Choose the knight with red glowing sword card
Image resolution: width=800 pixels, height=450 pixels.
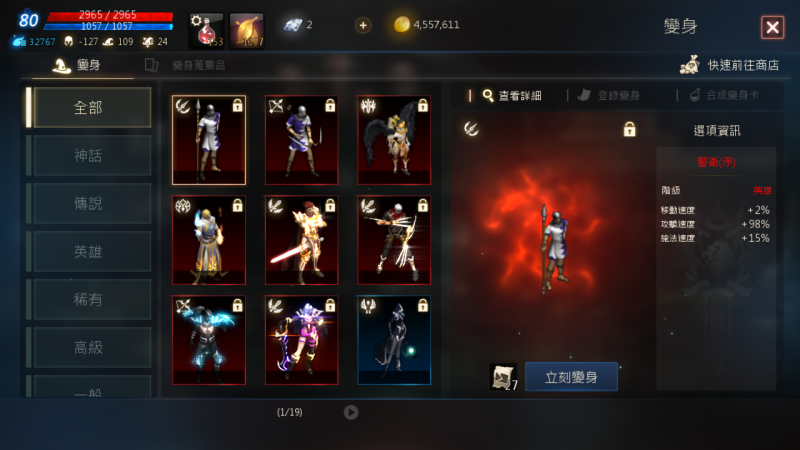click(x=301, y=240)
